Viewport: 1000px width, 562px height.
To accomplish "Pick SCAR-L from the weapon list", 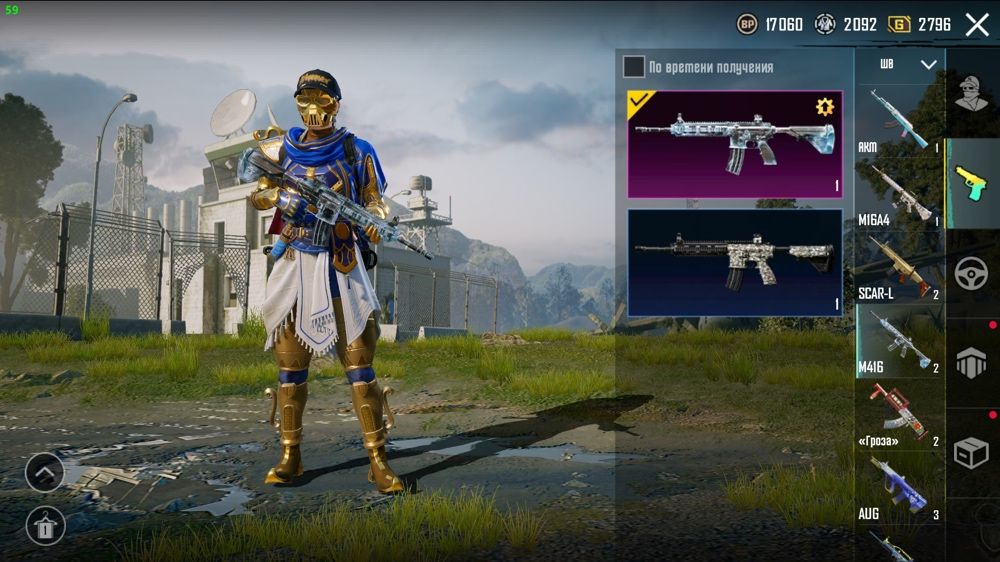I will tap(899, 268).
